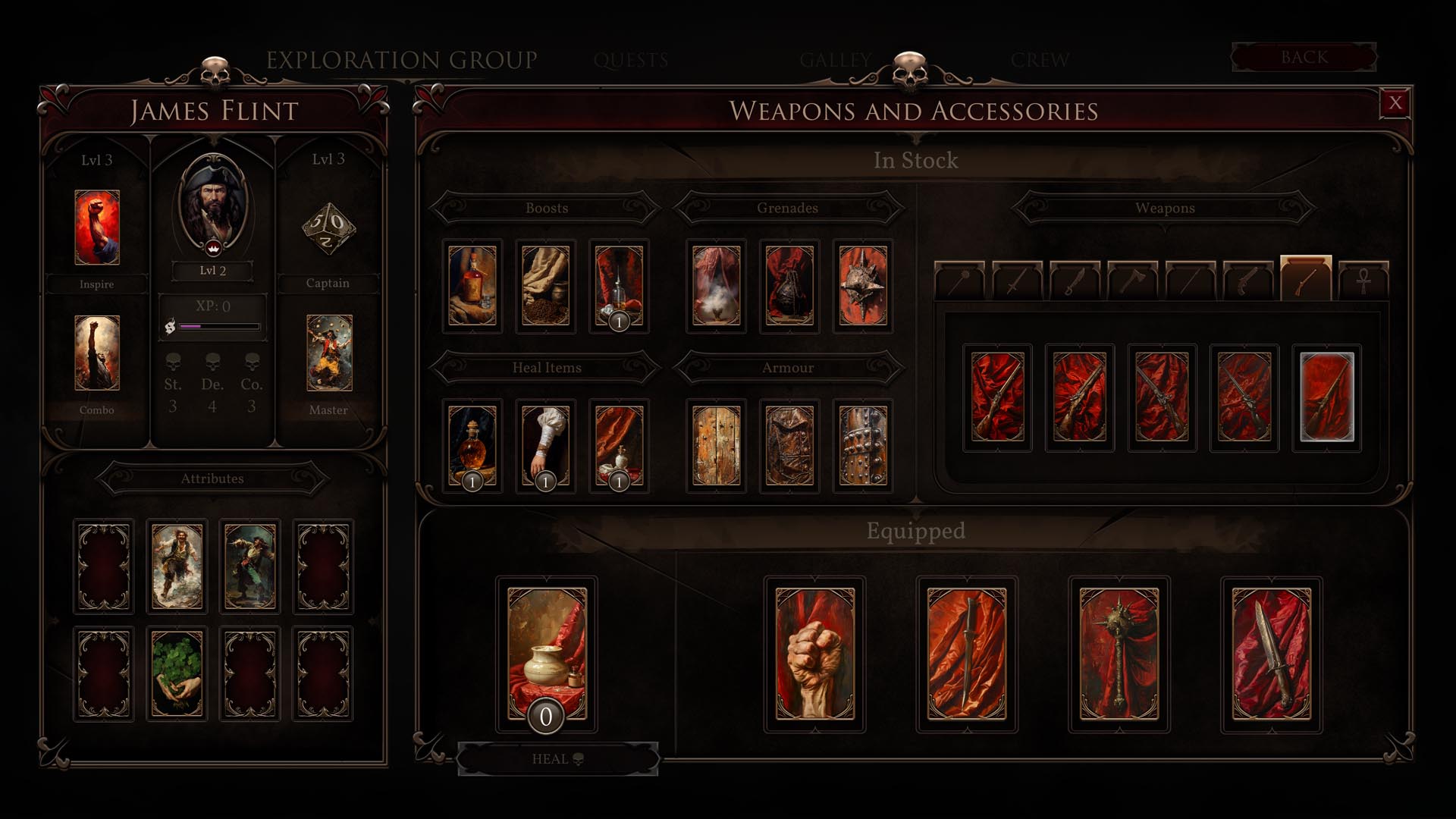
Task: Click the HEAL button
Action: pyautogui.click(x=557, y=759)
